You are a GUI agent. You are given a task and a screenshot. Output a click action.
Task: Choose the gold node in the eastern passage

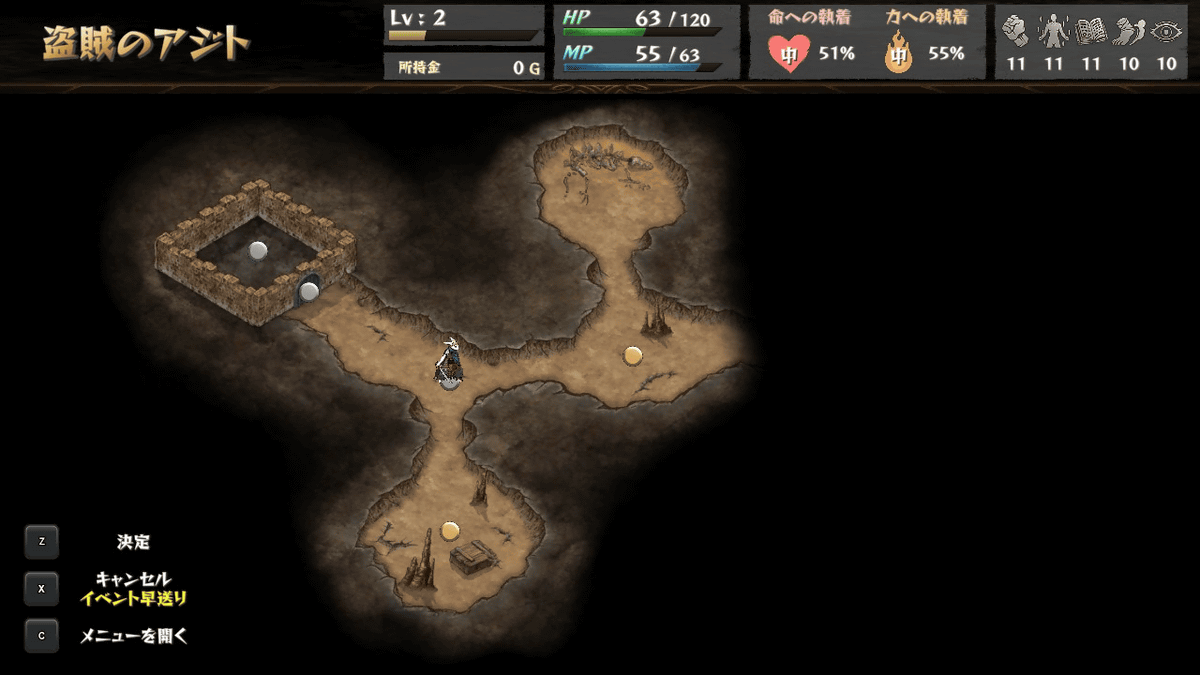click(632, 355)
